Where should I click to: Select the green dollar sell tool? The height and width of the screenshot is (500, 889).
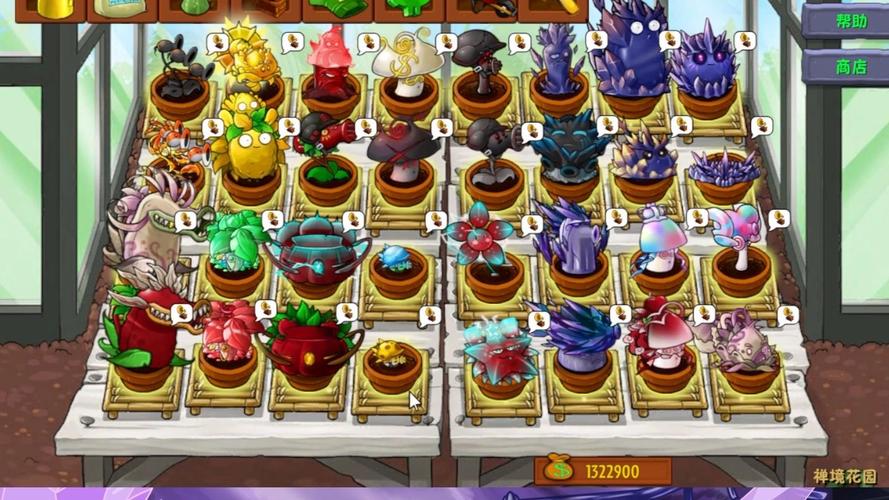[x=409, y=9]
